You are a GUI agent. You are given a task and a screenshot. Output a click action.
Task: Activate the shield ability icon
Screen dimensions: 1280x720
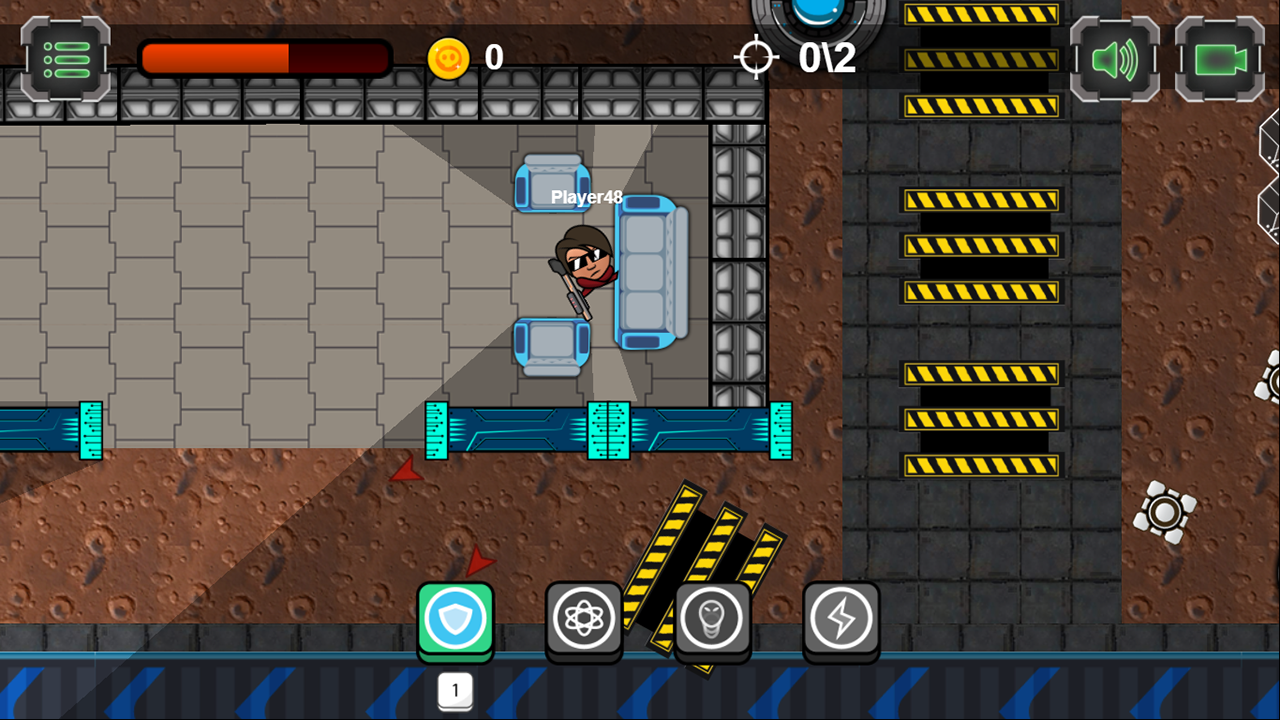(455, 618)
